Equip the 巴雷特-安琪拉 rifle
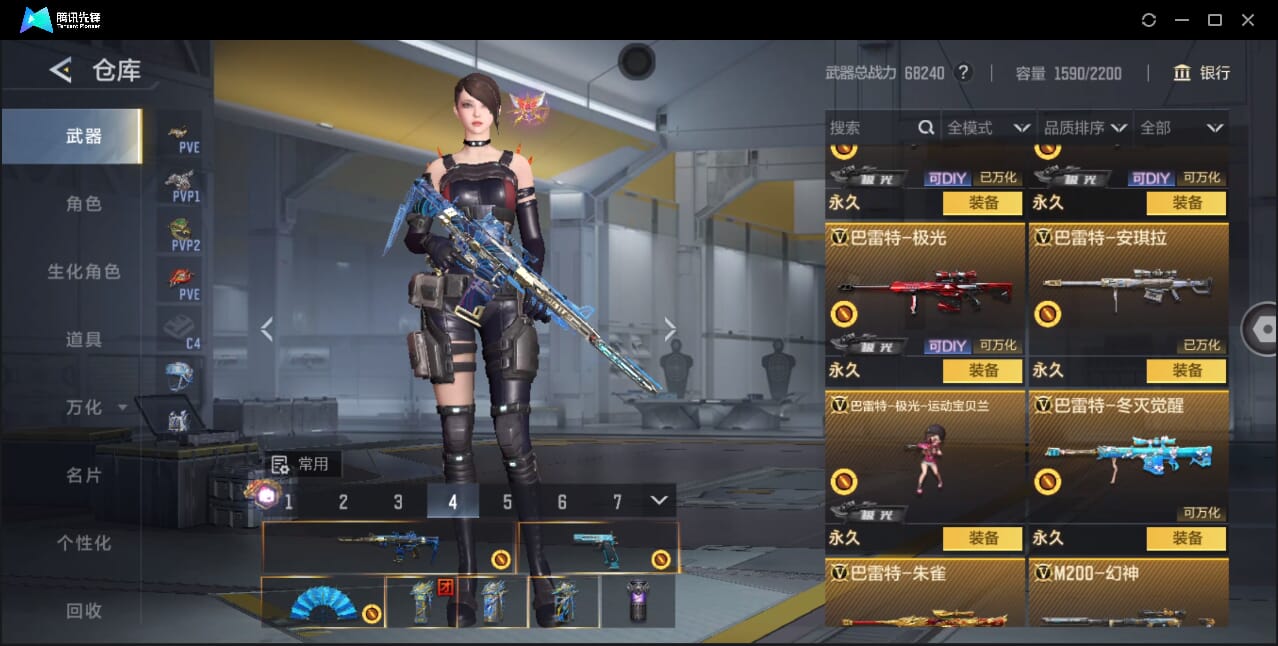Viewport: 1278px width, 646px height. [1186, 371]
